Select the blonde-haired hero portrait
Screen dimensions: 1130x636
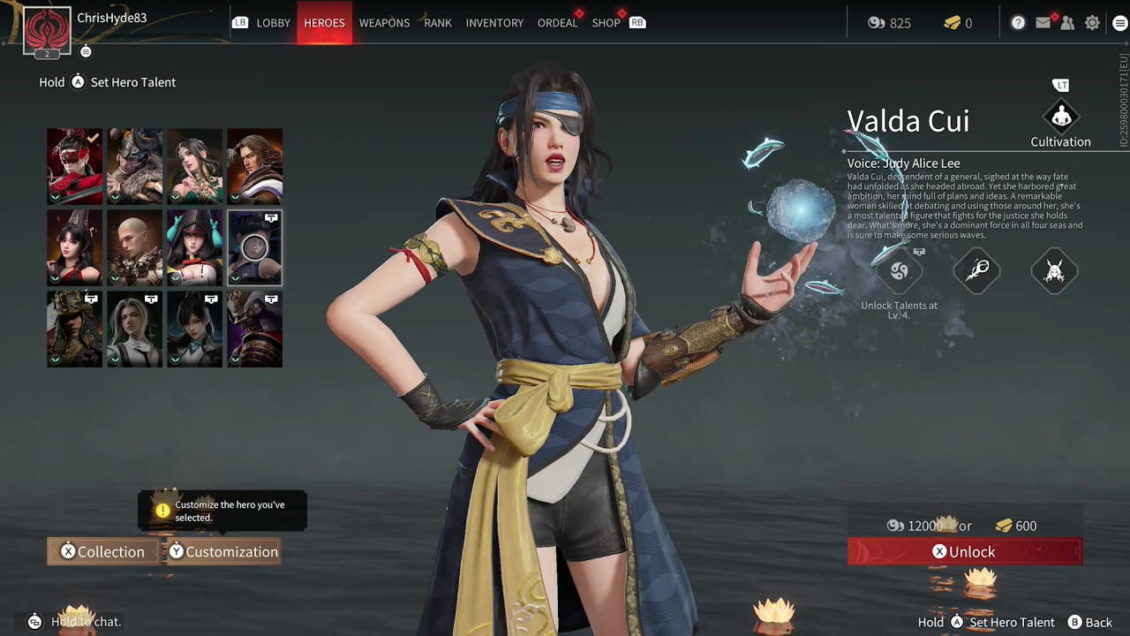pos(135,329)
